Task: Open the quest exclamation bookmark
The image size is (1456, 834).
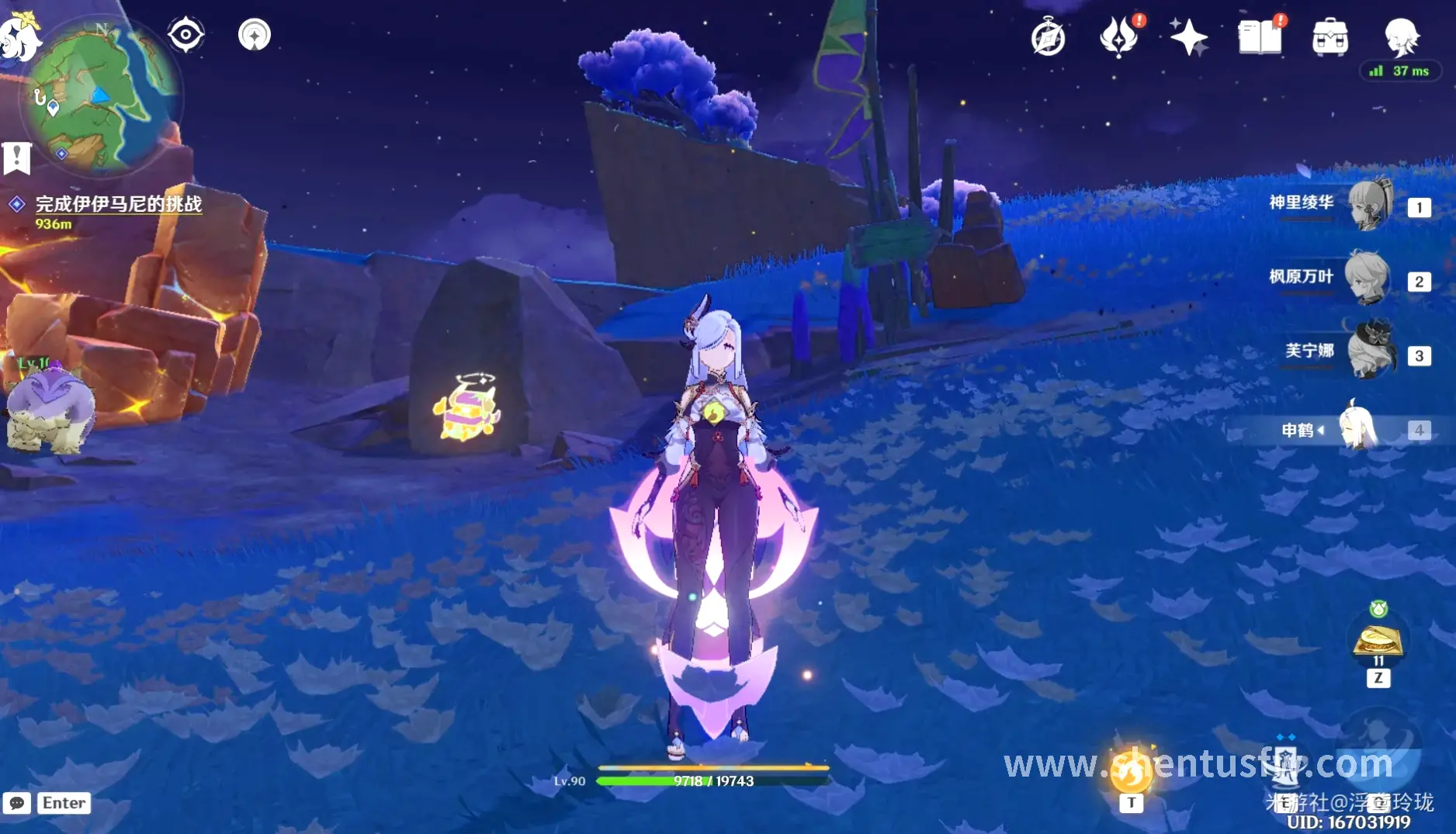Action: pyautogui.click(x=16, y=157)
